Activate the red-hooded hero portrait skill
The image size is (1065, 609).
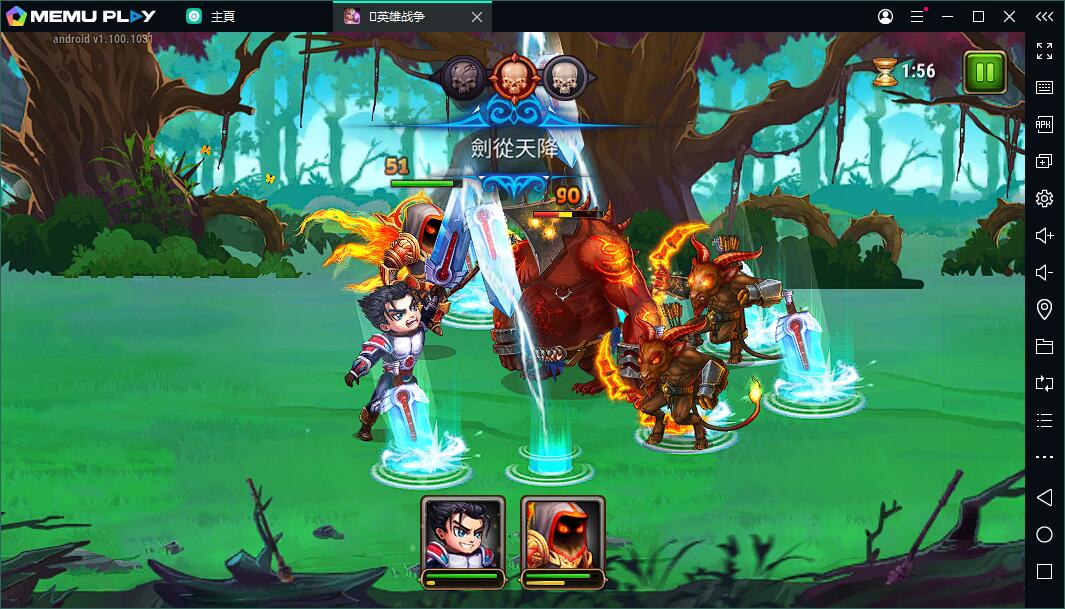point(562,533)
